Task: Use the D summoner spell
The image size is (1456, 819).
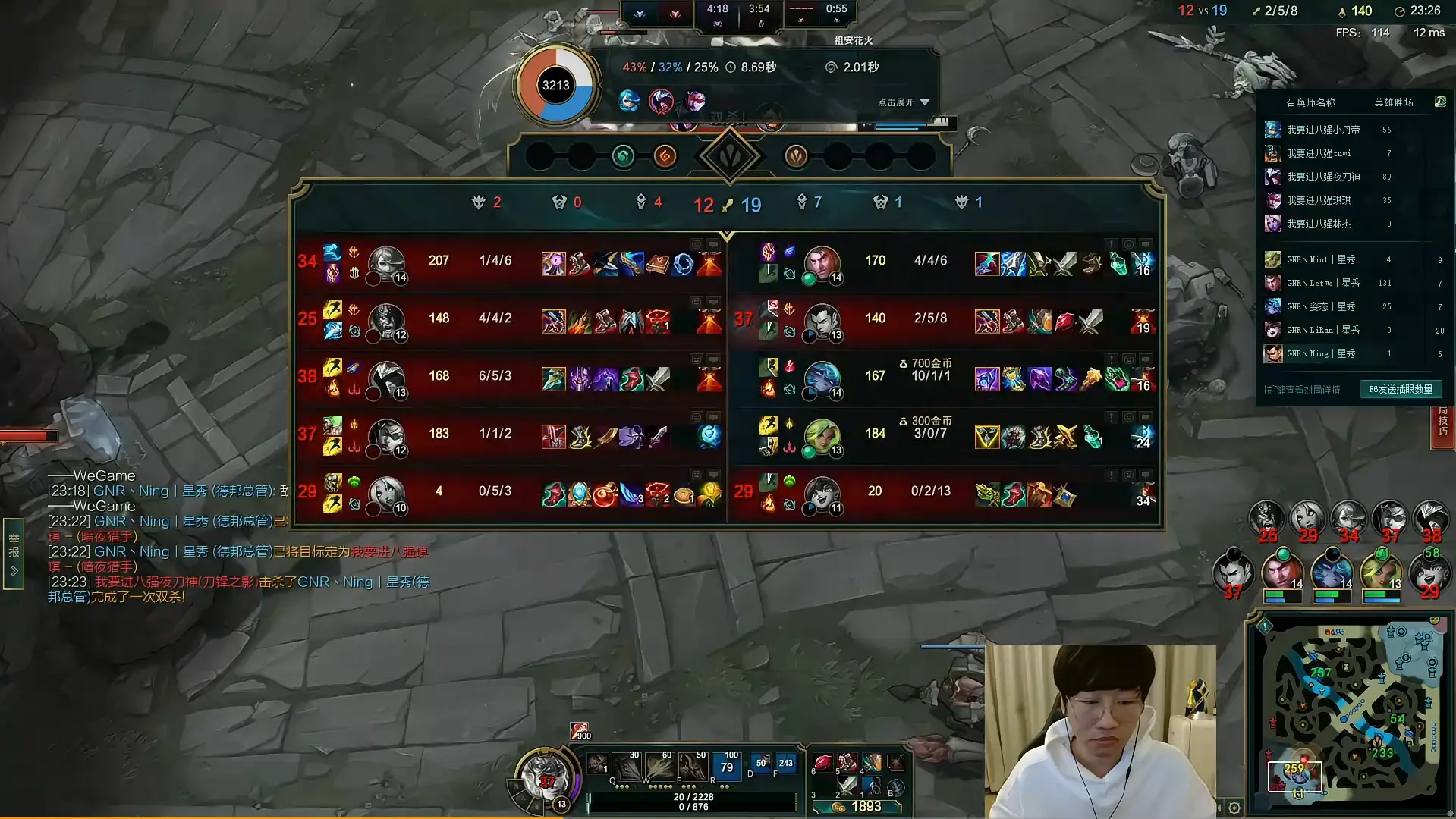Action: tap(760, 764)
